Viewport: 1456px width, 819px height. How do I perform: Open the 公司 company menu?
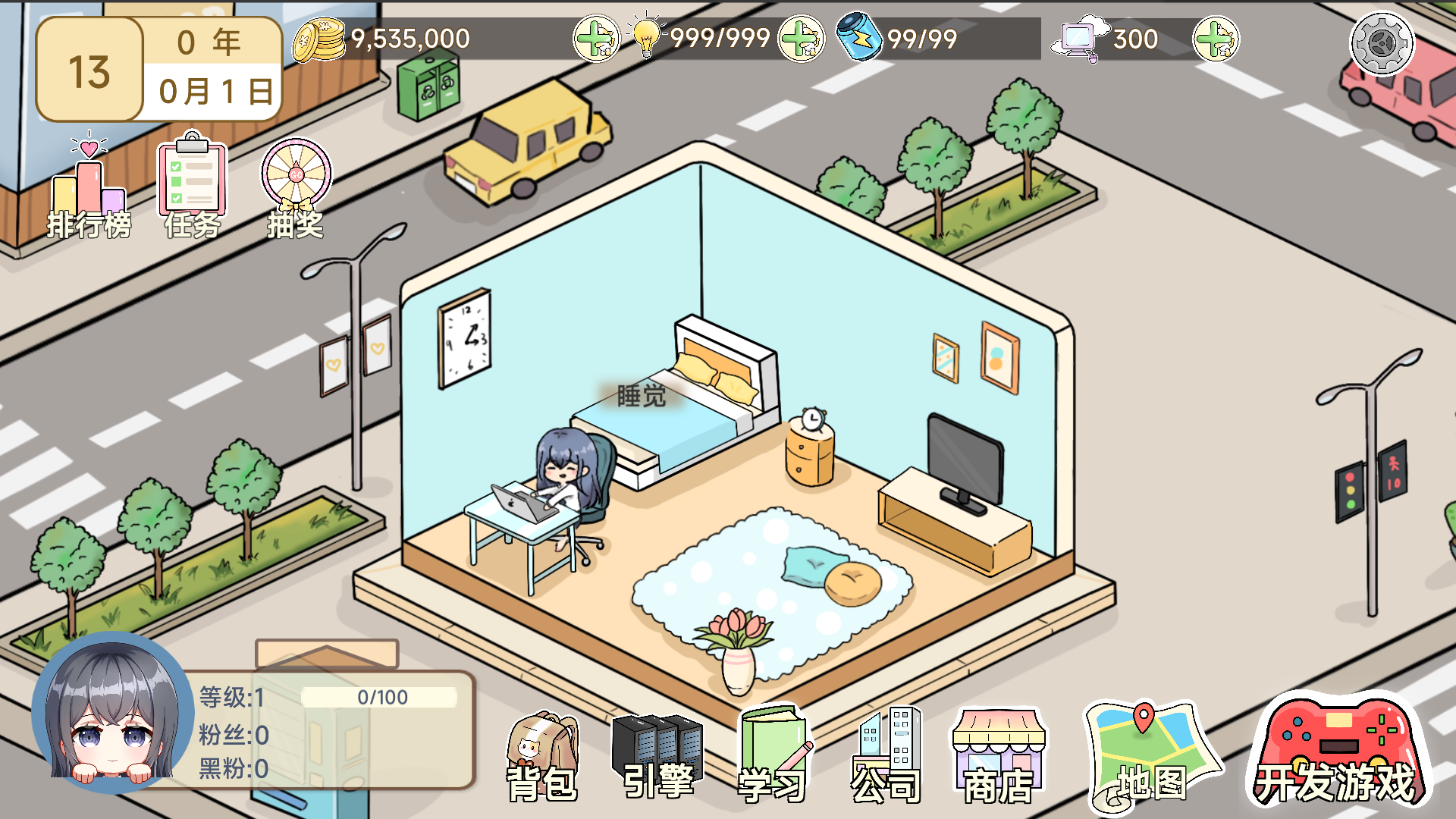point(886,758)
